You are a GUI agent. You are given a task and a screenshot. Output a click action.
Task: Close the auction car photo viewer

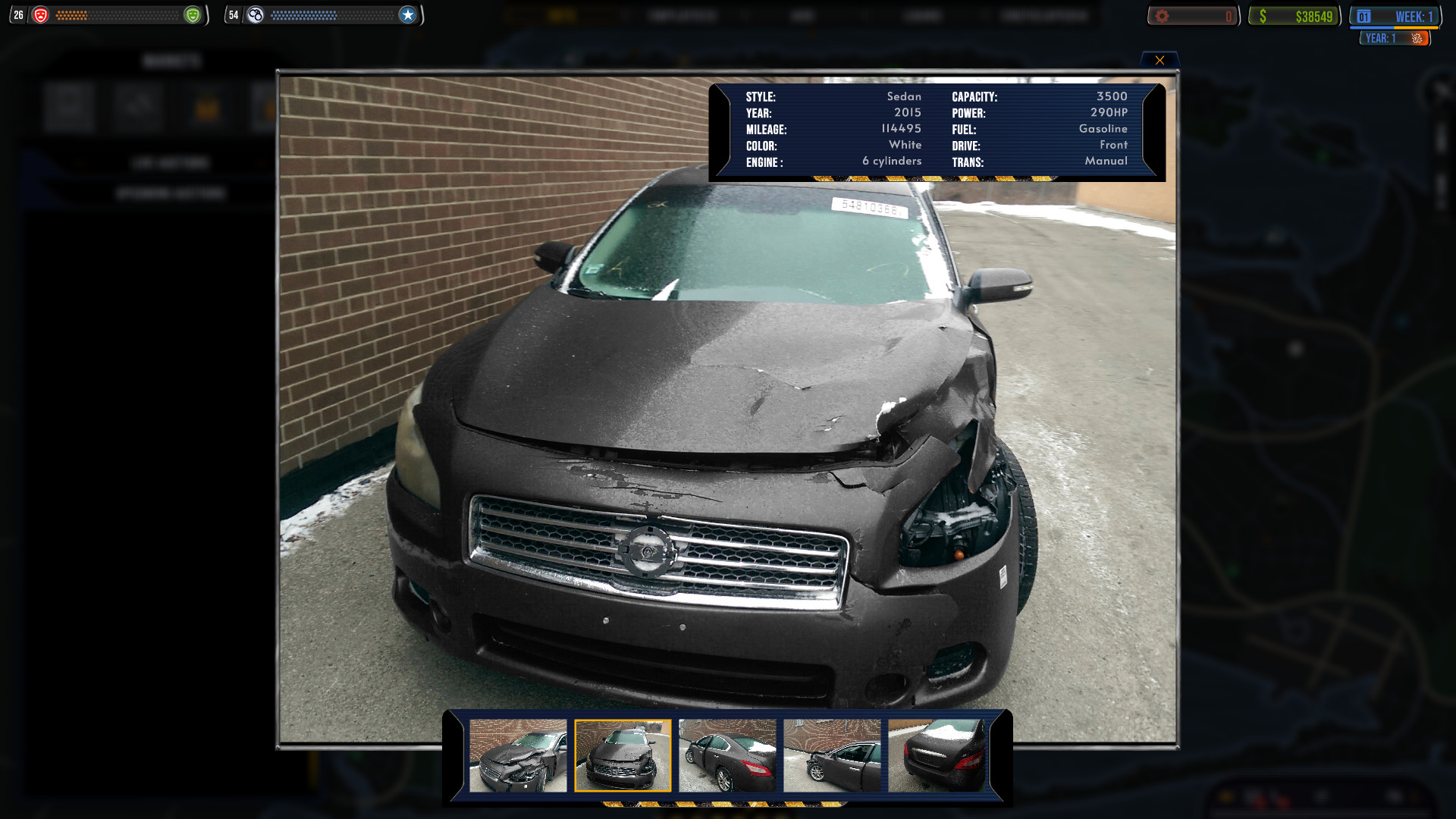click(x=1159, y=60)
